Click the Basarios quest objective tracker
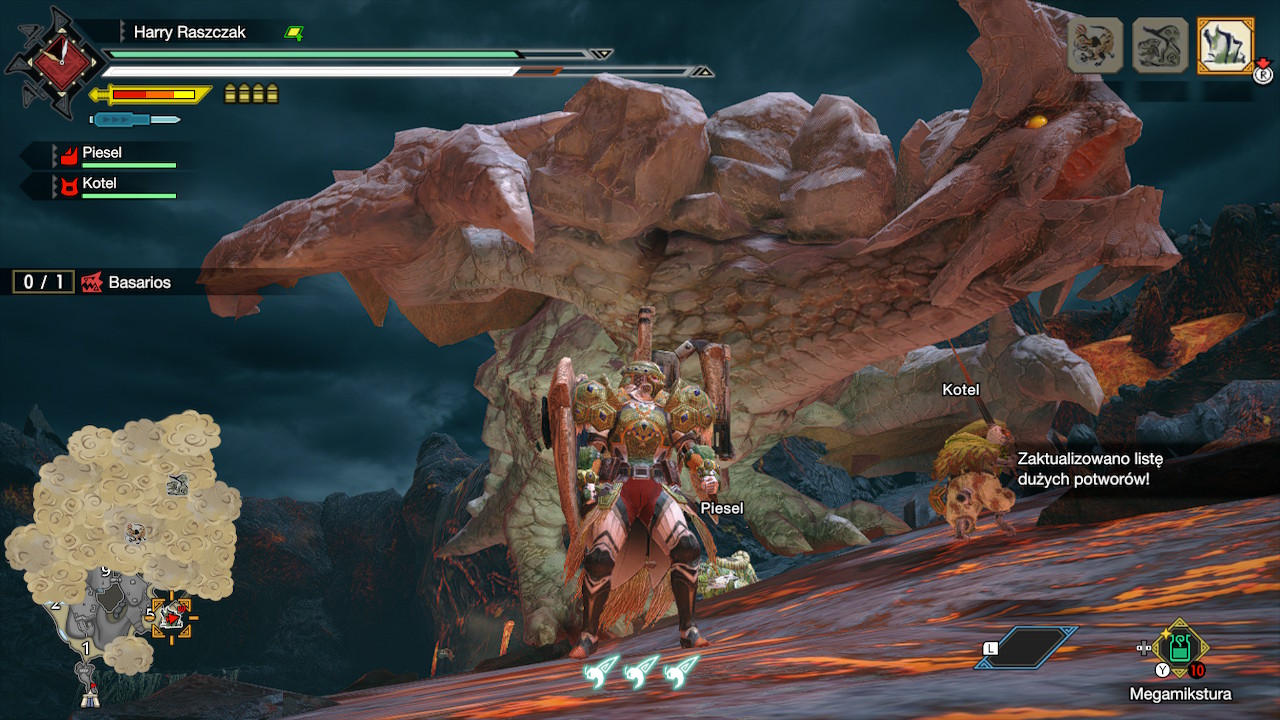1280x720 pixels. click(95, 282)
